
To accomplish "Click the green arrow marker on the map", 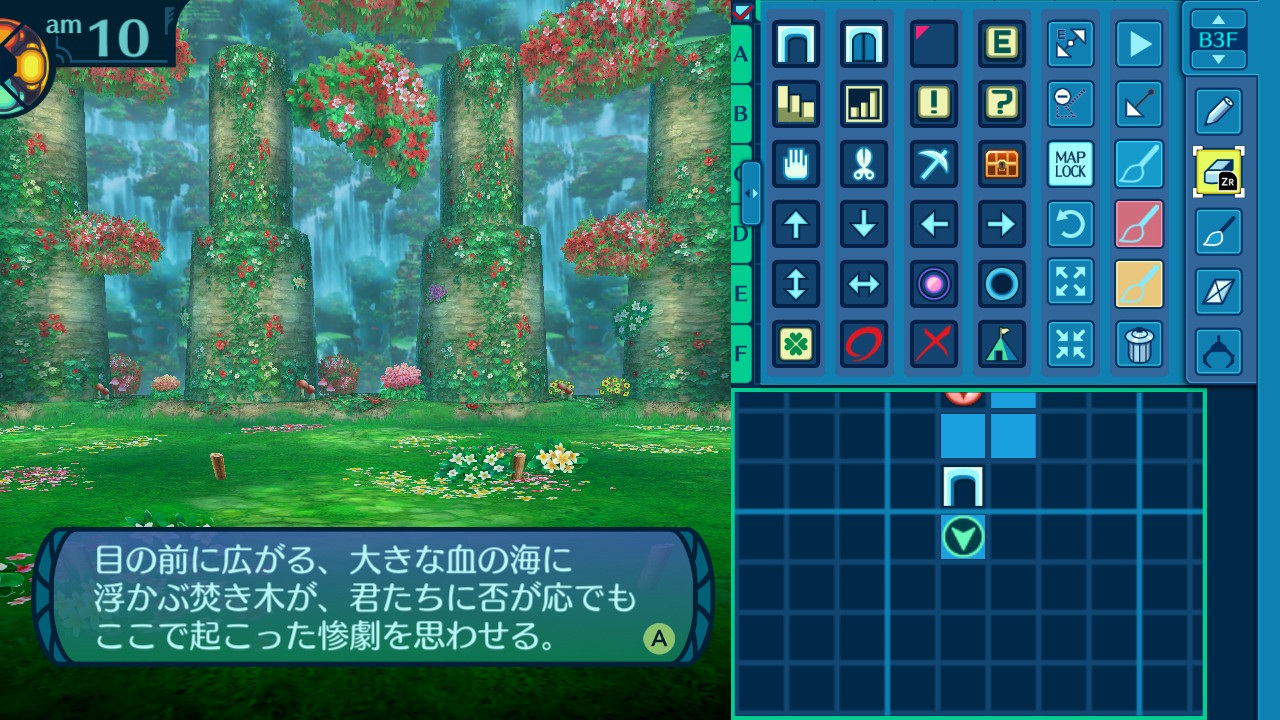I will point(963,538).
